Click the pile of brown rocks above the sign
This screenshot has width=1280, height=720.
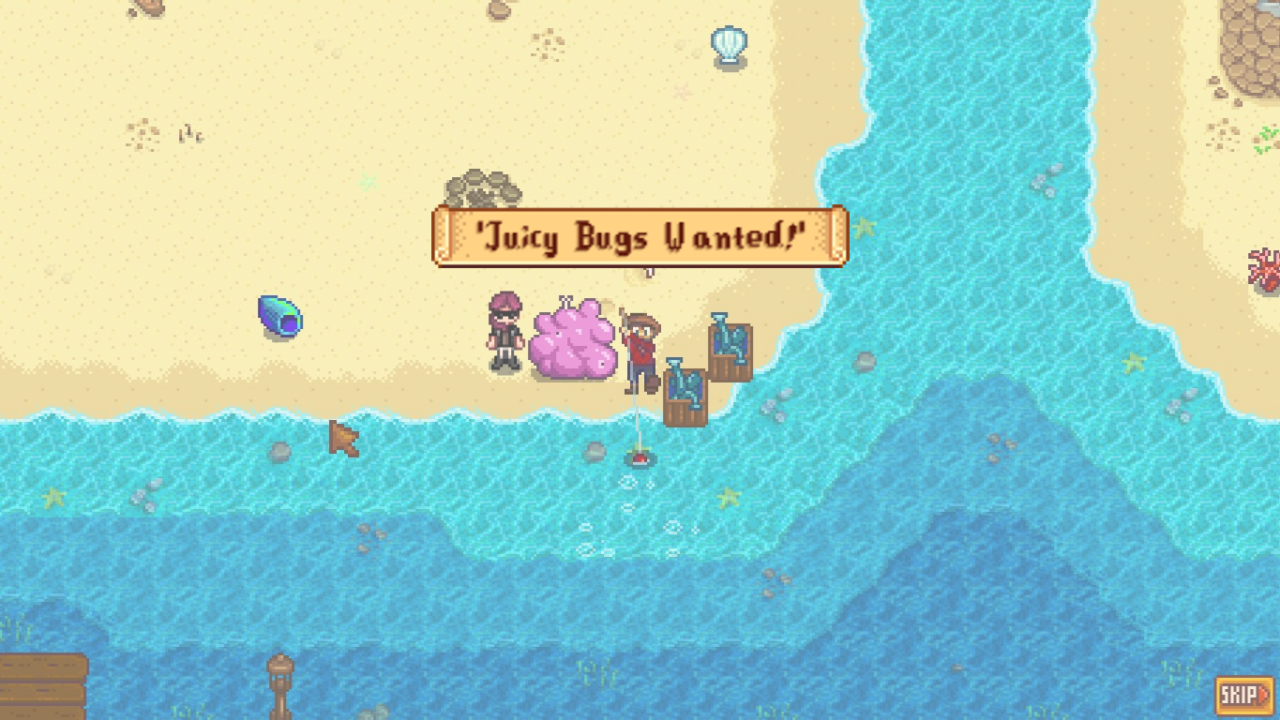482,186
